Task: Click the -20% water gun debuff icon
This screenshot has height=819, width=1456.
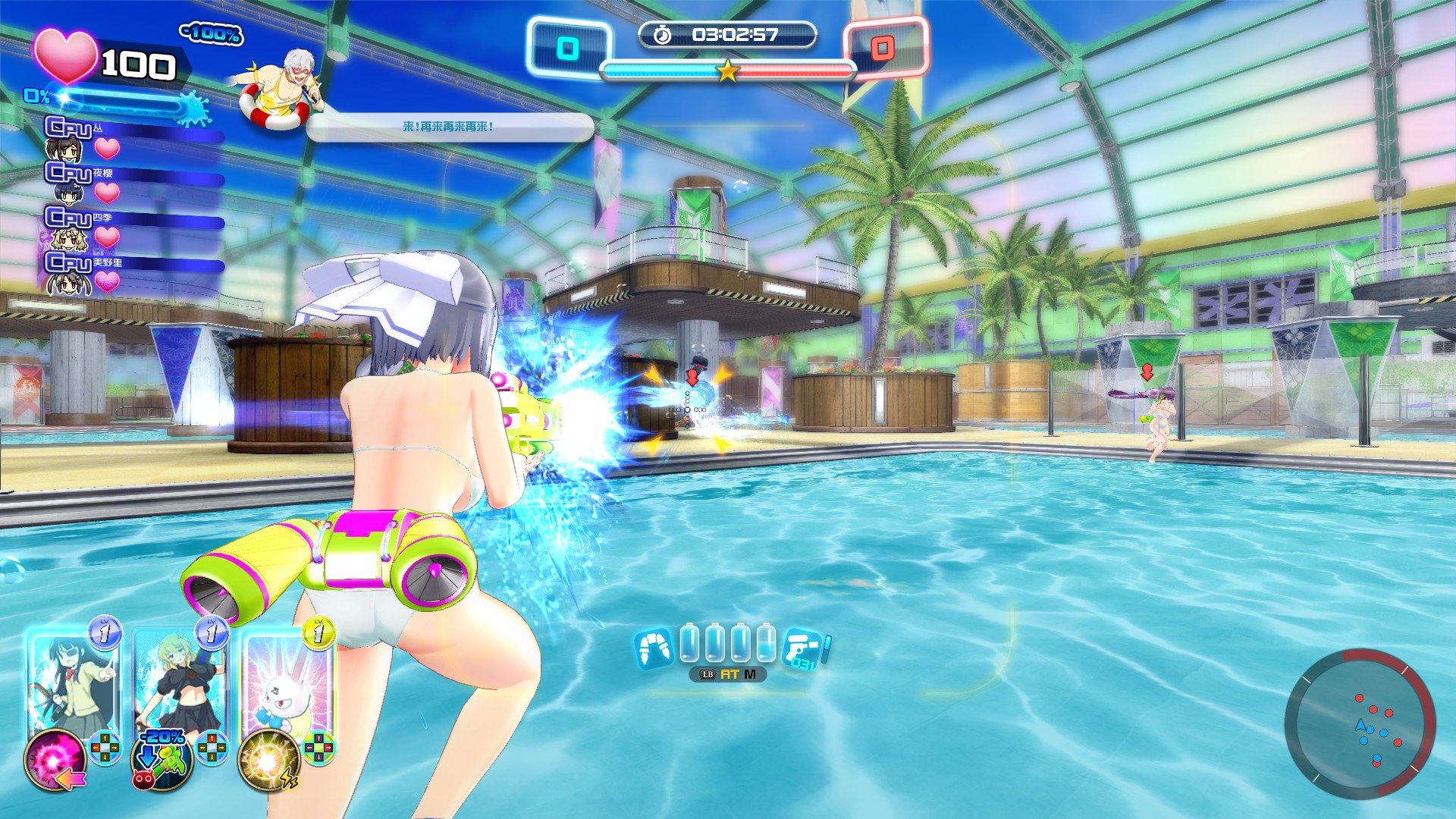Action: [x=162, y=760]
